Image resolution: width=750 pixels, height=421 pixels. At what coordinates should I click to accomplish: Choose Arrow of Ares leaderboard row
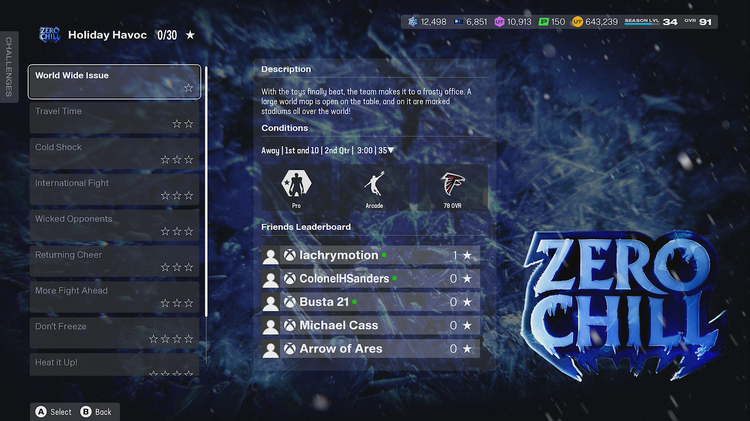coord(370,349)
